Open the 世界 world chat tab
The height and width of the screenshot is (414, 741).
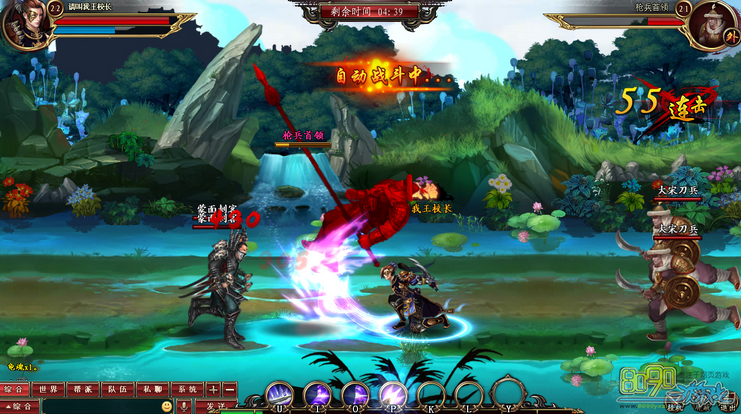[x=47, y=389]
